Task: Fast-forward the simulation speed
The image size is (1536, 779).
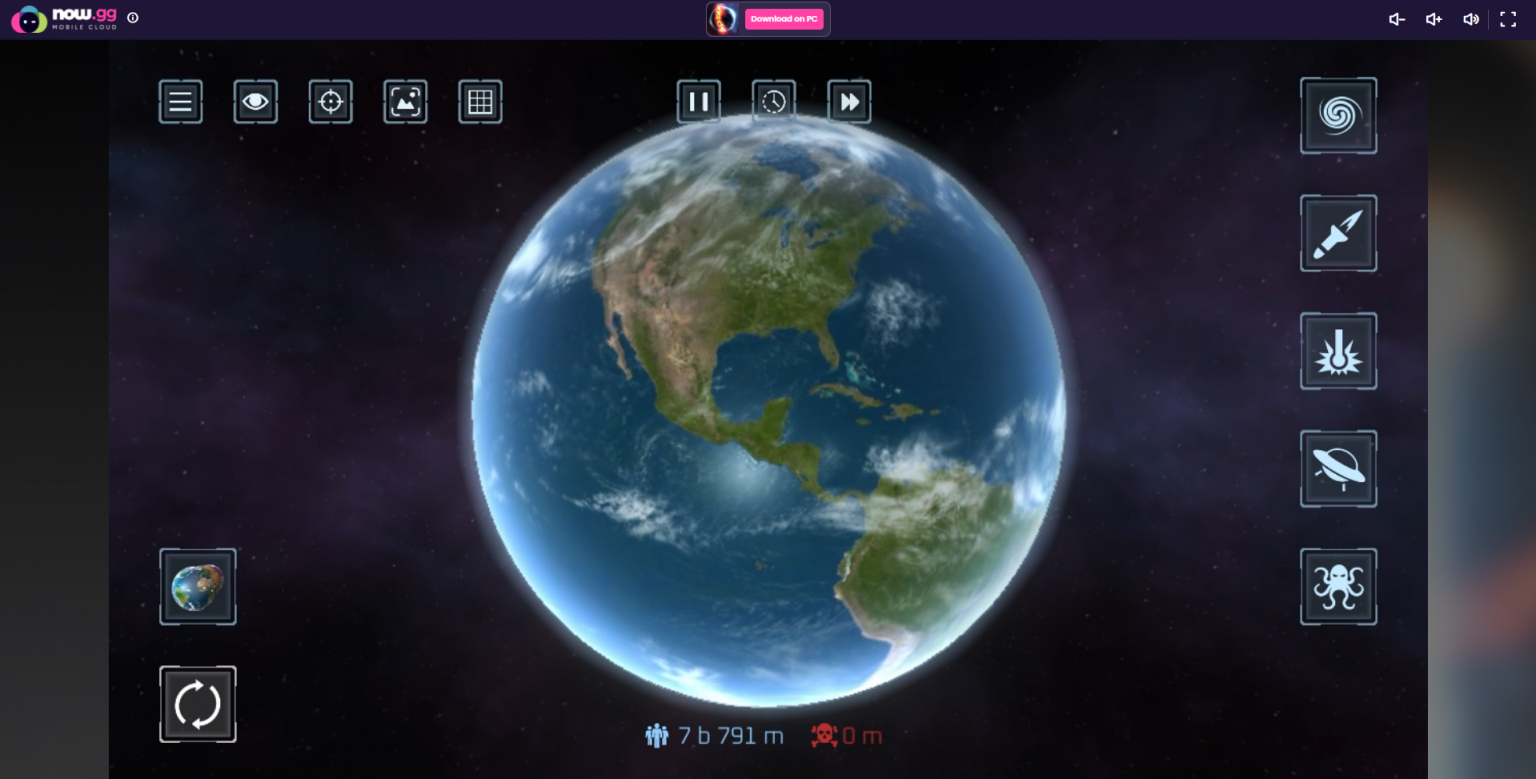Action: pyautogui.click(x=849, y=101)
